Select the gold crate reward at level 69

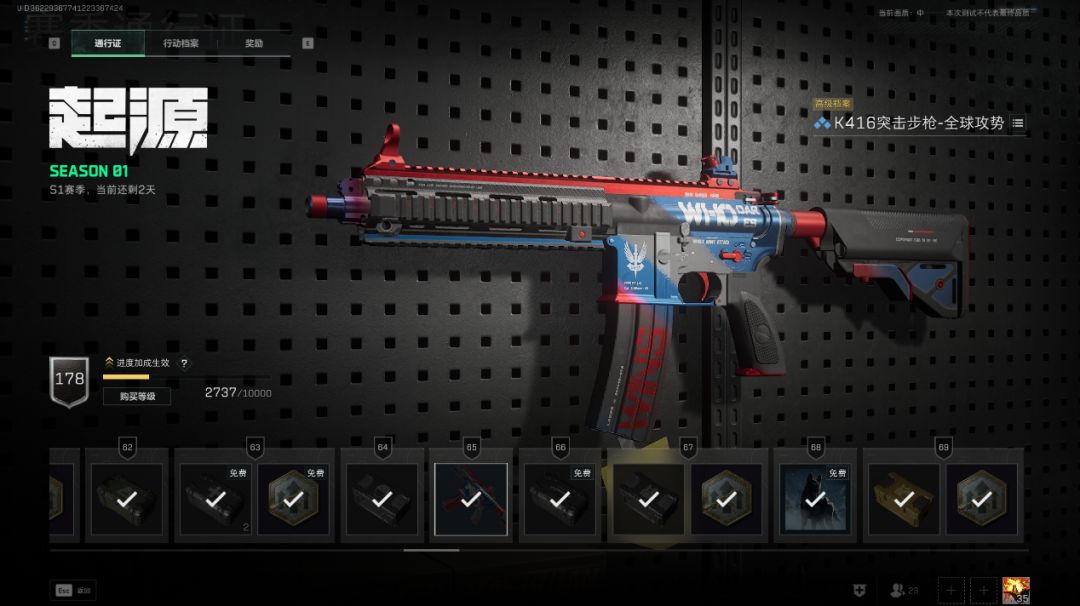click(903, 499)
